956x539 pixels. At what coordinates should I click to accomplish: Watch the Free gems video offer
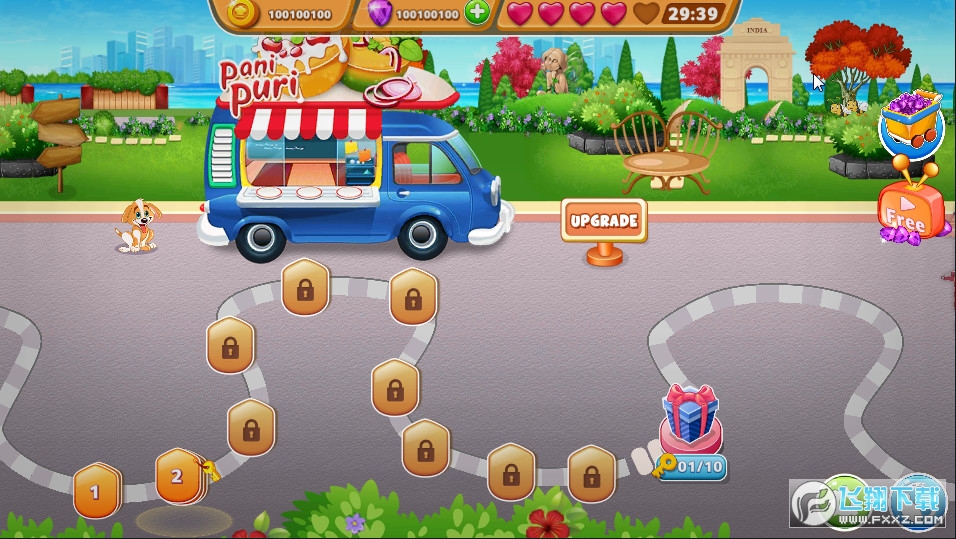pyautogui.click(x=910, y=207)
